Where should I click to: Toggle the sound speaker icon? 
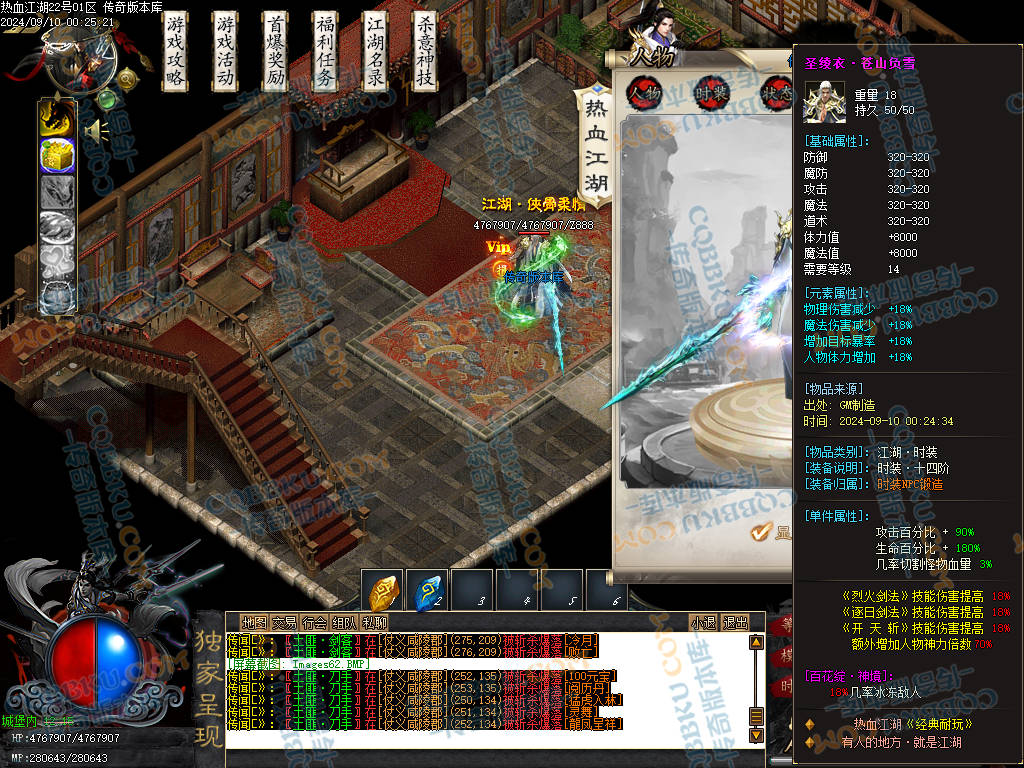[x=97, y=130]
